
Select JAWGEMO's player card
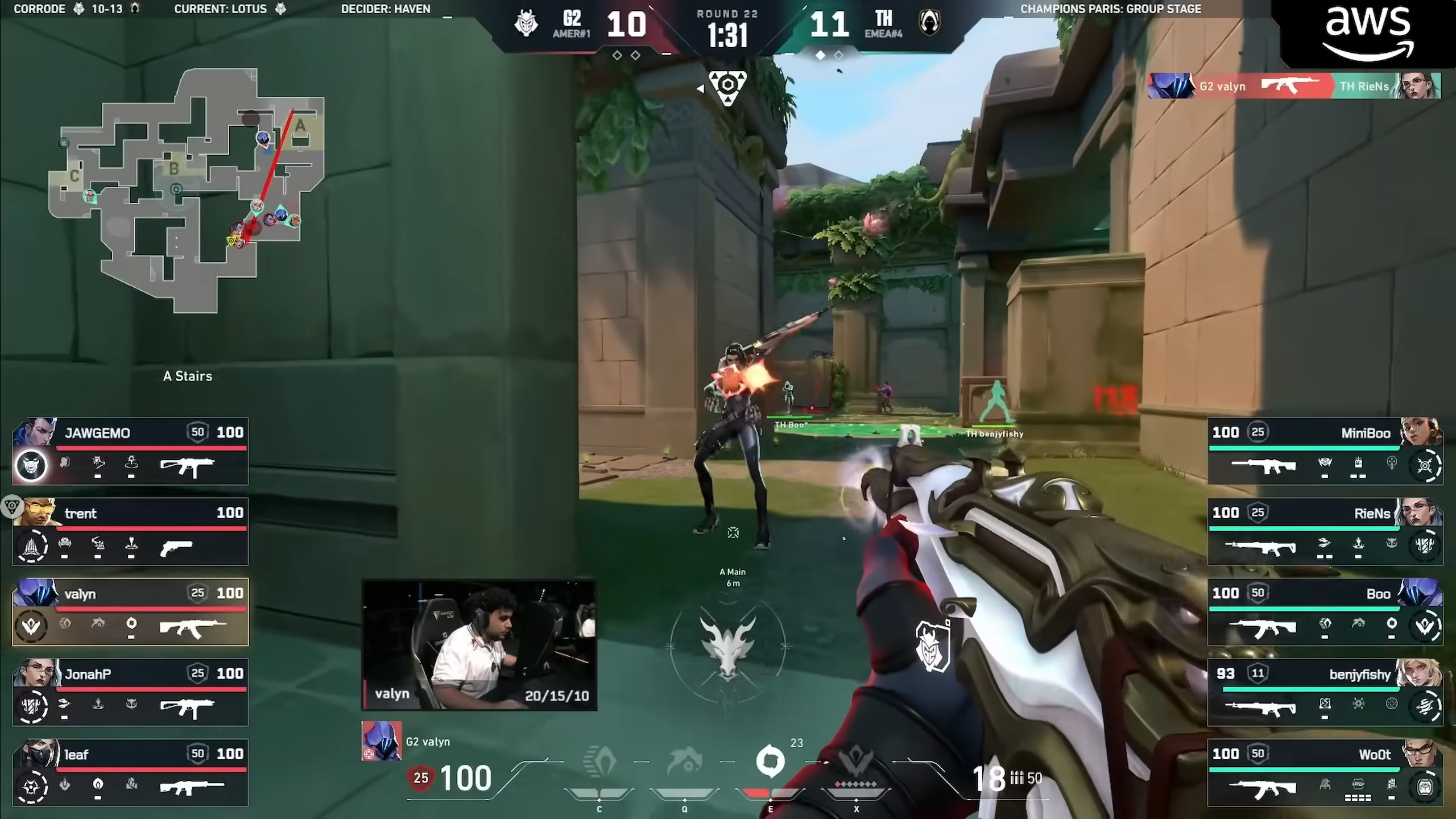pyautogui.click(x=130, y=451)
